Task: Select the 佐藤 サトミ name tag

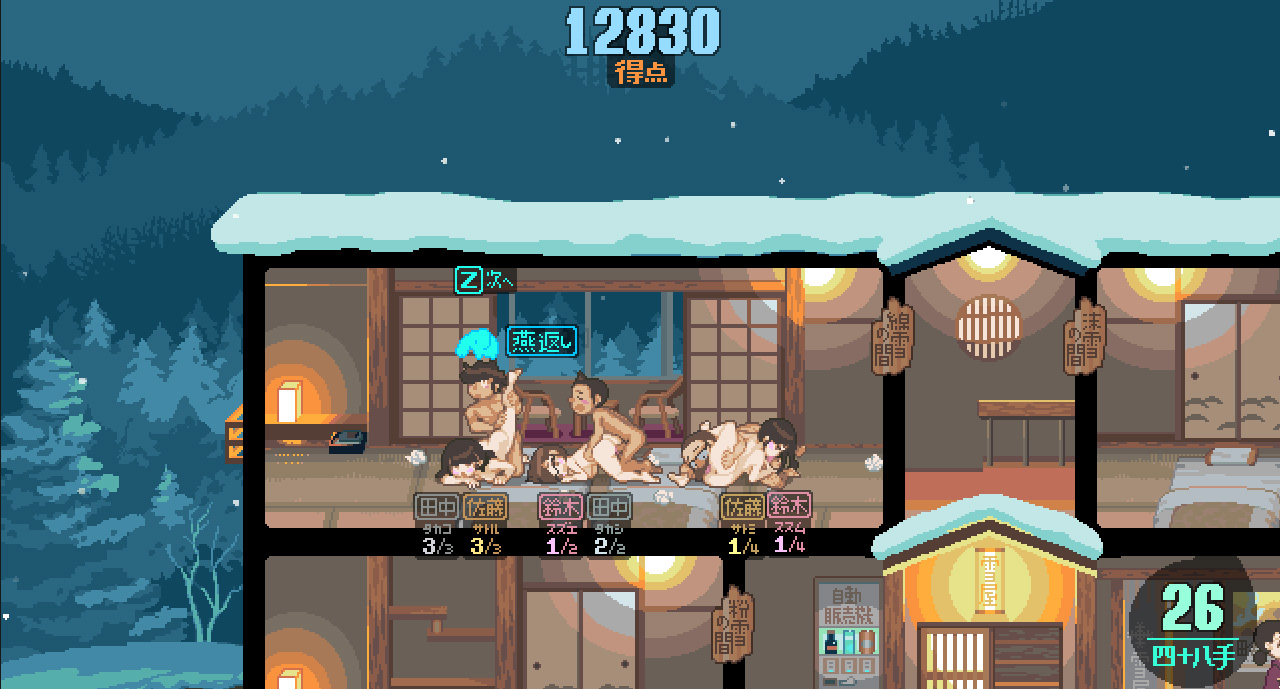Action: click(x=742, y=507)
